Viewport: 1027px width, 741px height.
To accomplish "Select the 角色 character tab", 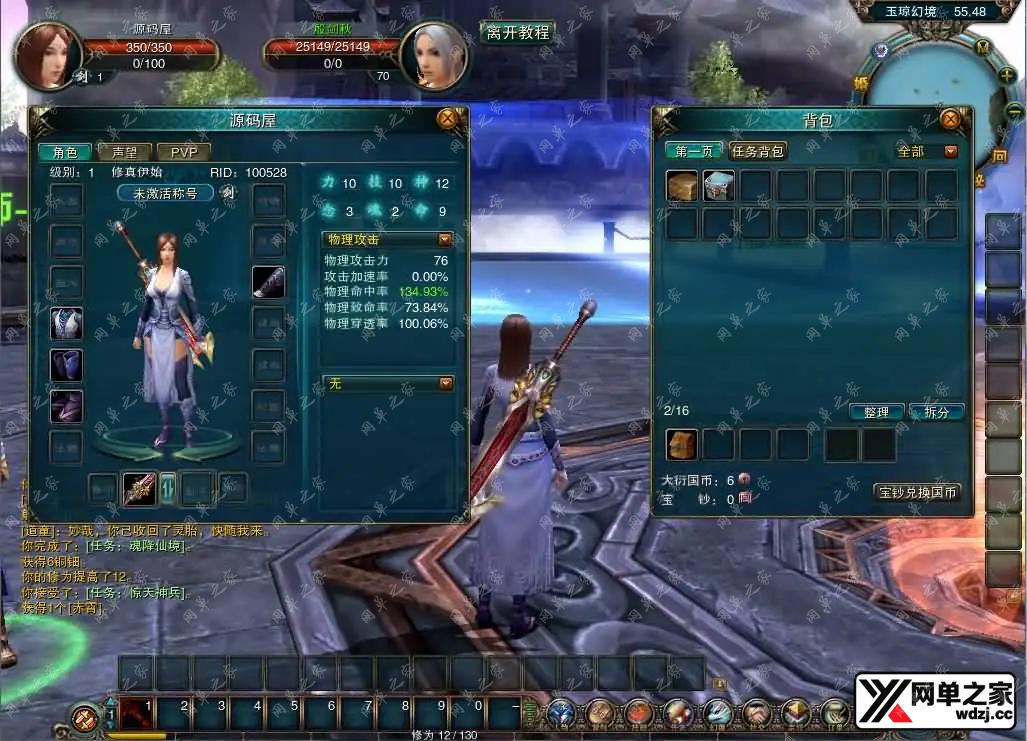I will point(65,152).
